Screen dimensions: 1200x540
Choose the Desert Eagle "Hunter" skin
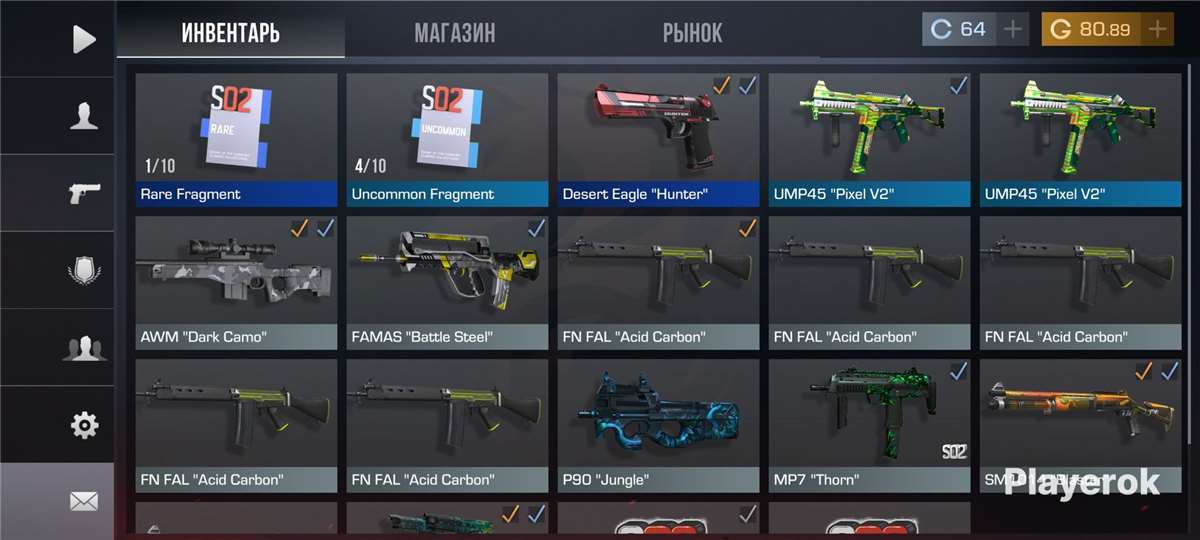658,139
